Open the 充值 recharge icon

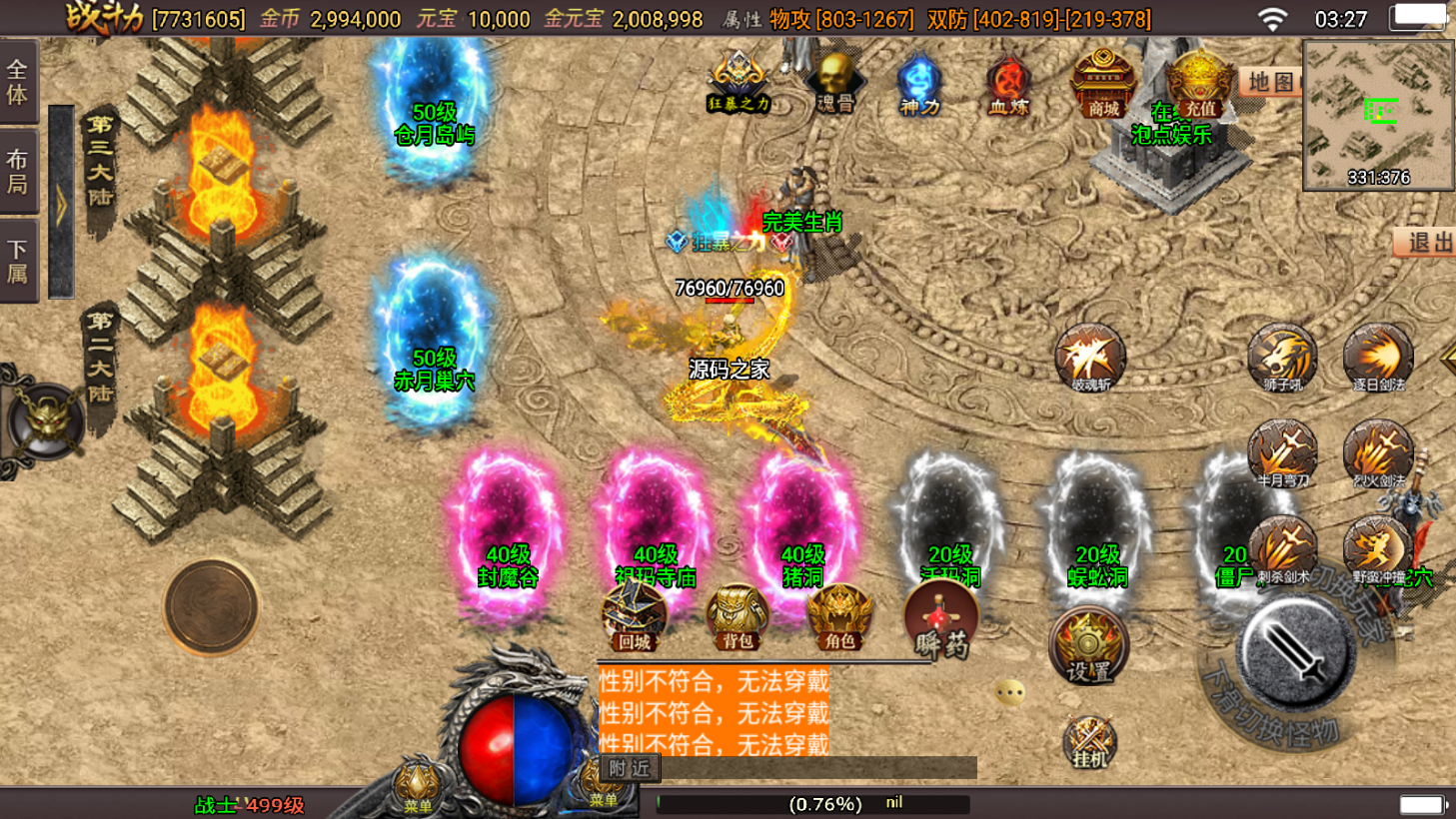pyautogui.click(x=1199, y=83)
